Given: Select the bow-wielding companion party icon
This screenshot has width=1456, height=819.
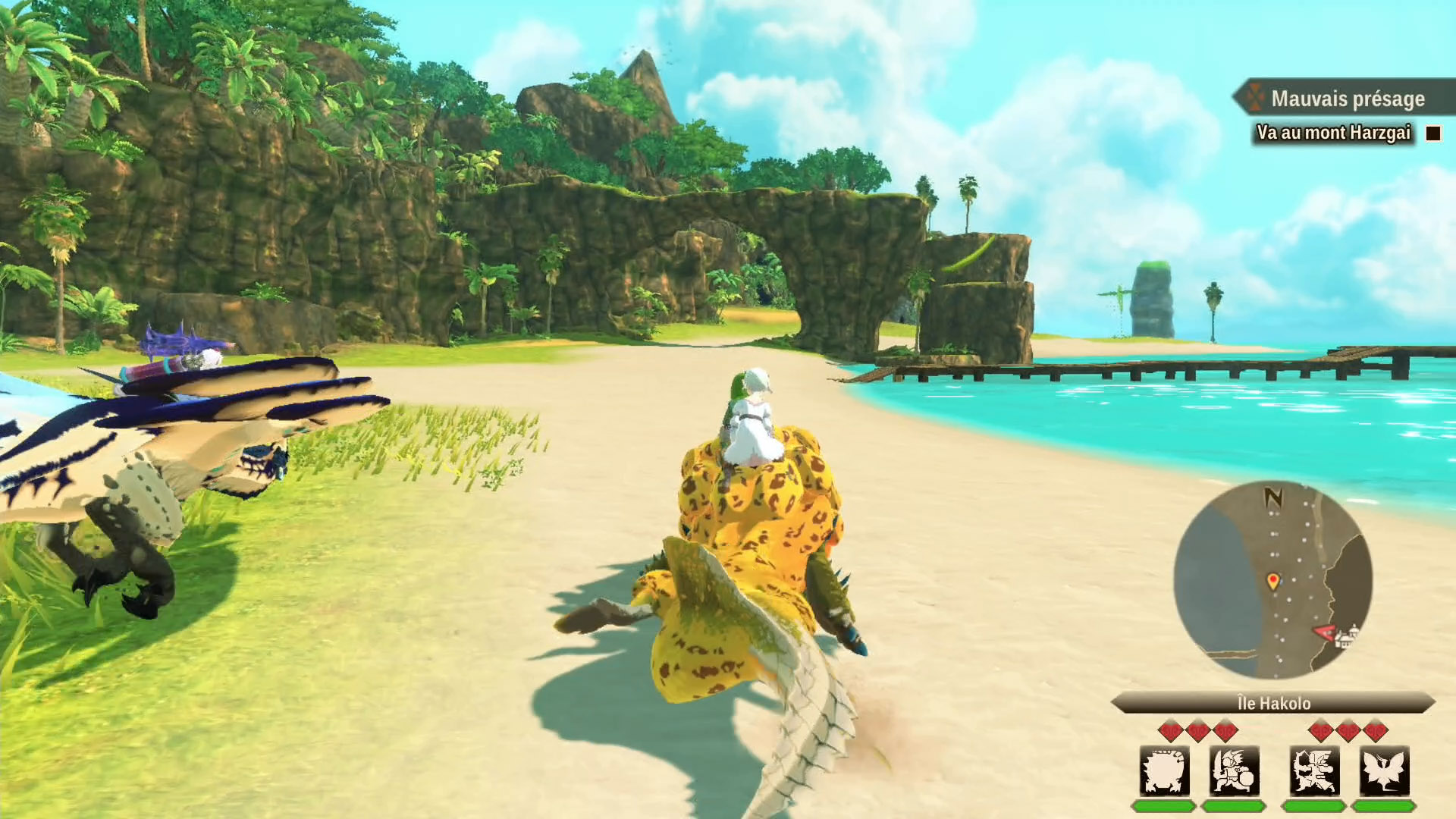Looking at the screenshot, I should (x=1314, y=771).
